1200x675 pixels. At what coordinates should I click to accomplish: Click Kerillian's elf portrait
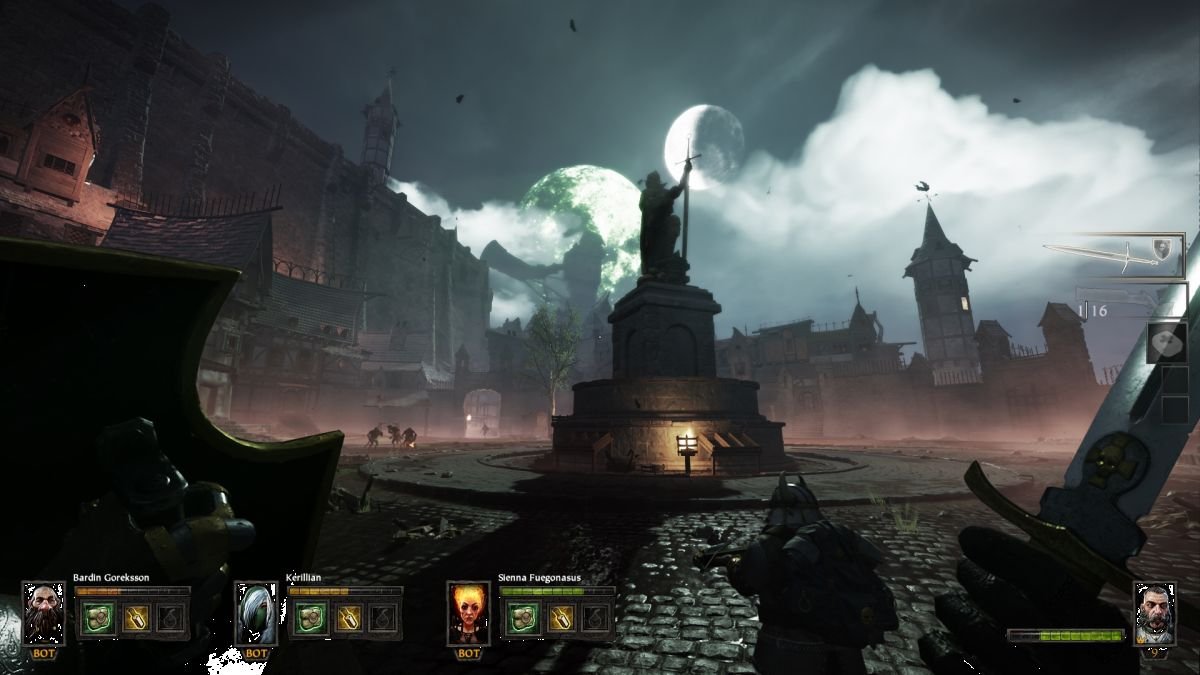click(256, 613)
